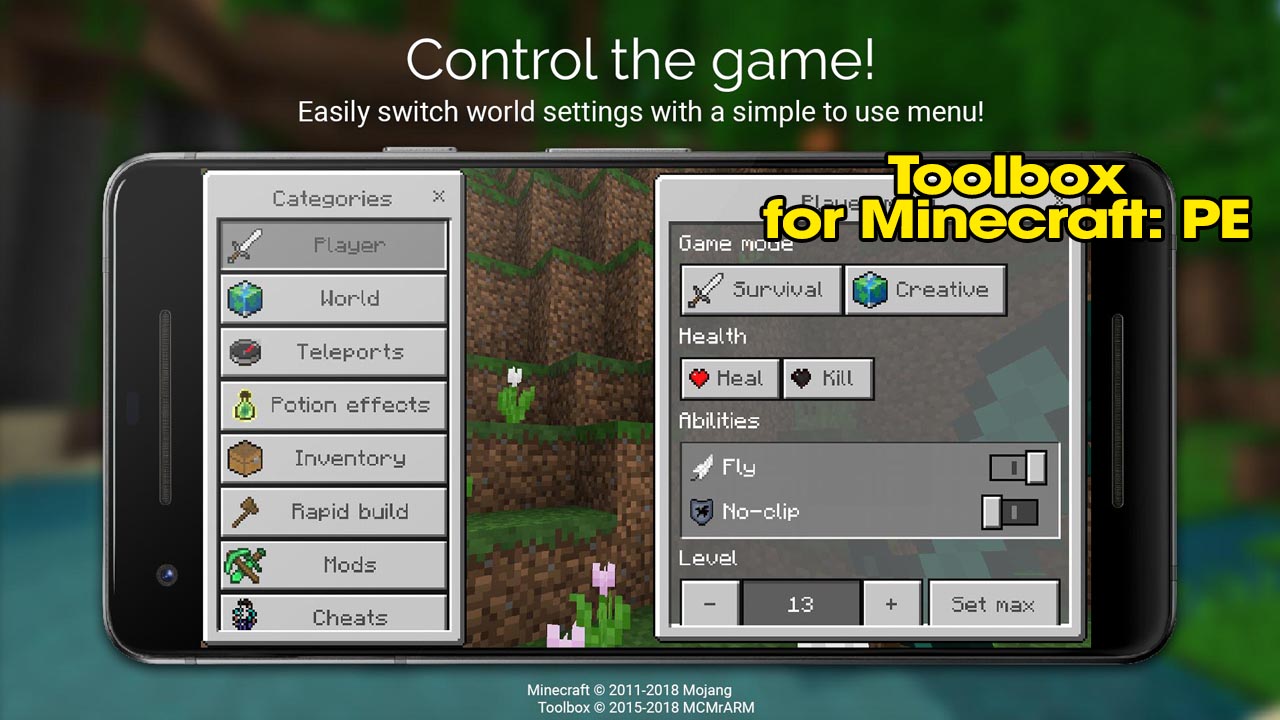Viewport: 1280px width, 720px height.
Task: Close the Categories panel
Action: coord(438,197)
